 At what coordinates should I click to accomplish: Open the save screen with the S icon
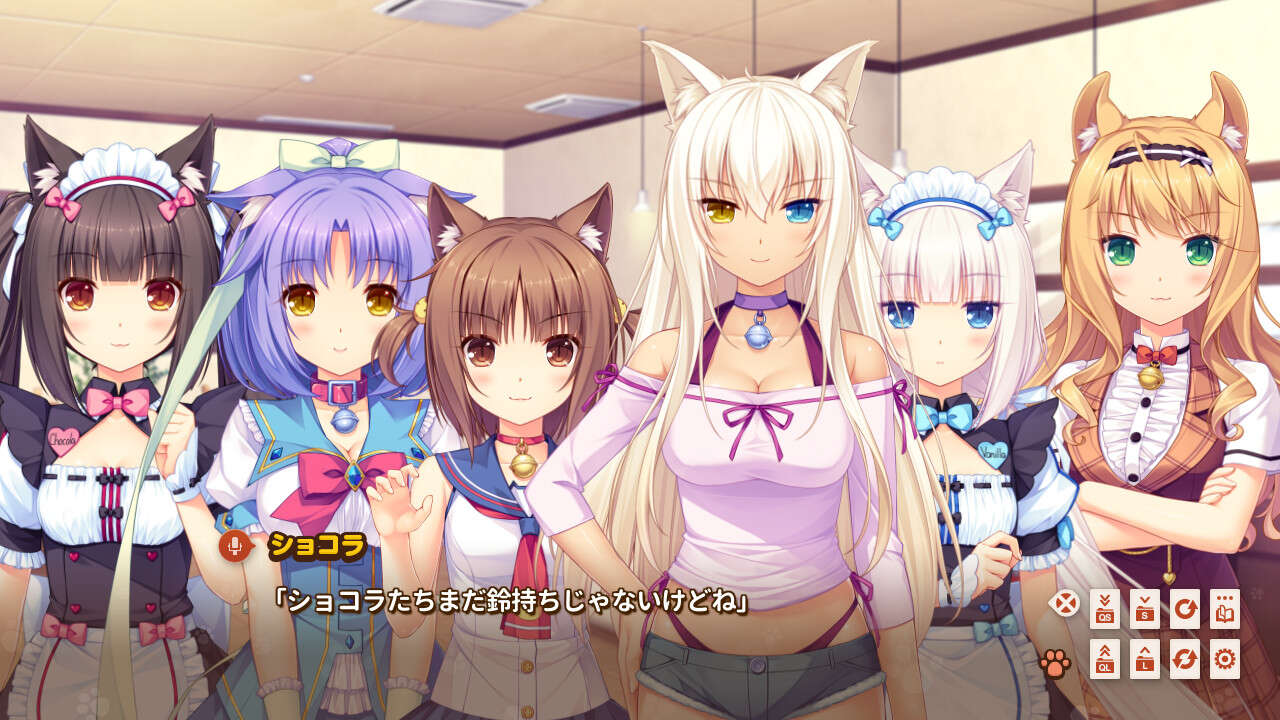pos(1145,609)
